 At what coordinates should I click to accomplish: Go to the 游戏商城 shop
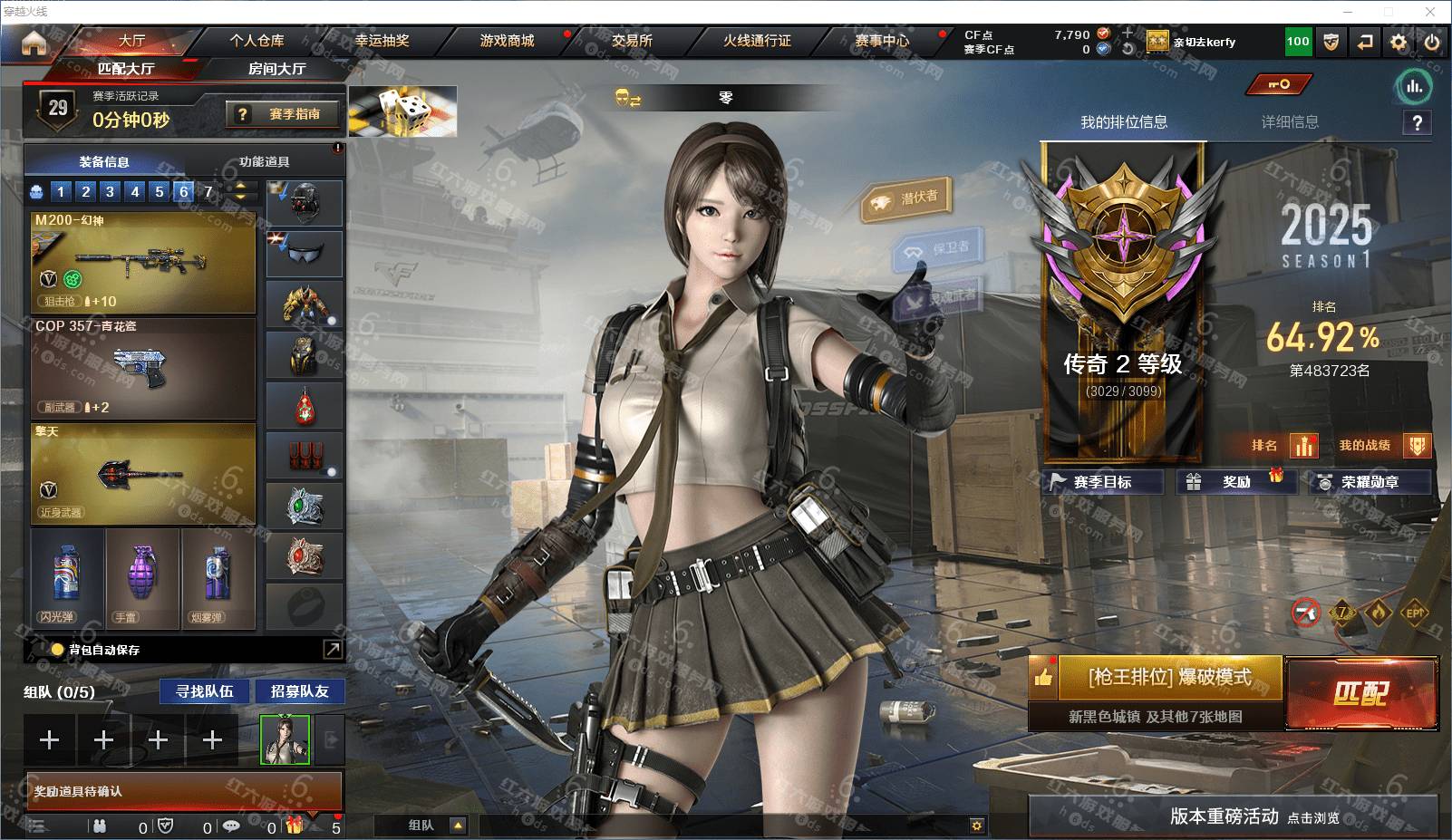(x=507, y=41)
